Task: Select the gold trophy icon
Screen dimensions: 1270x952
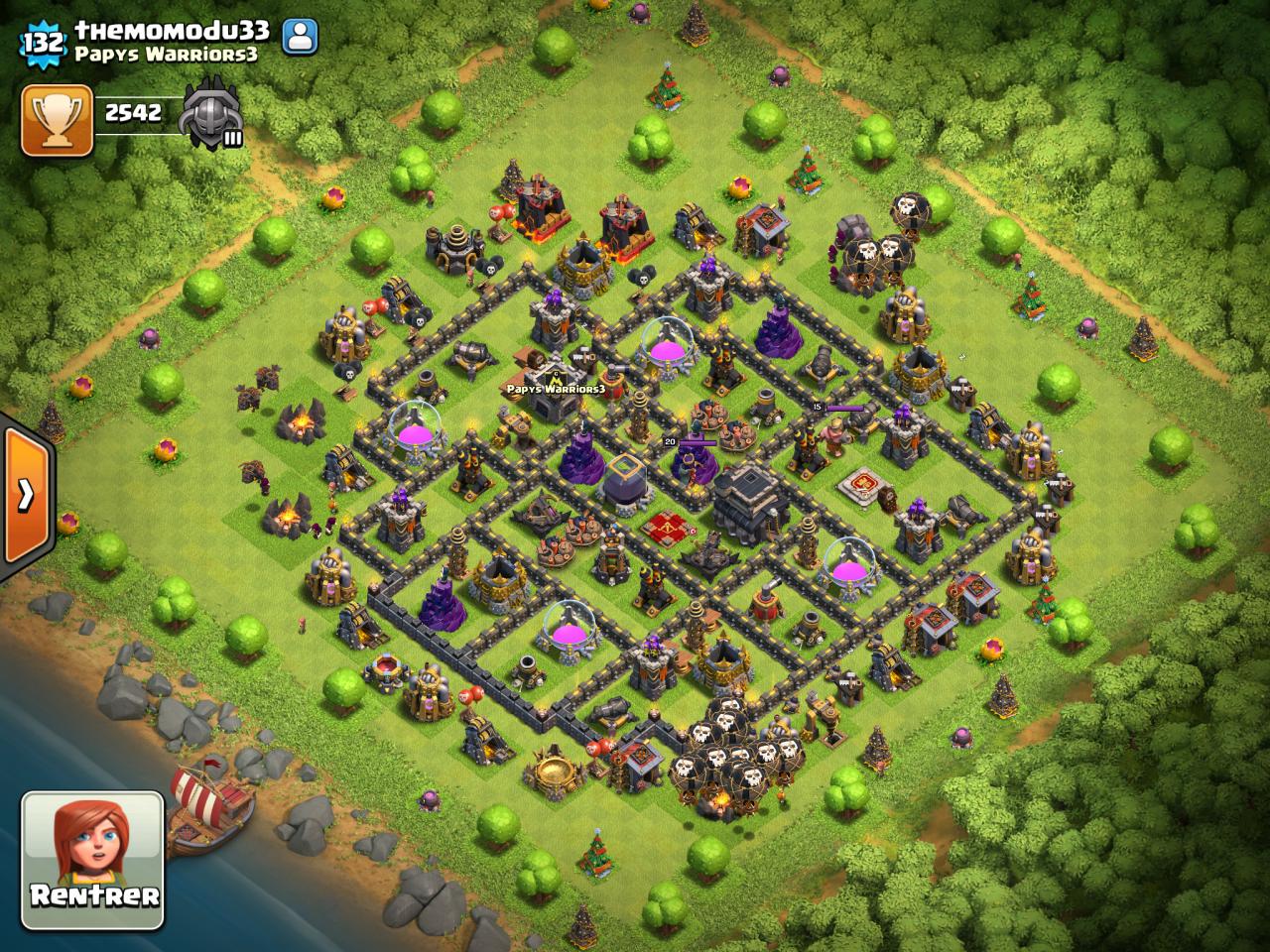Action: pyautogui.click(x=56, y=119)
